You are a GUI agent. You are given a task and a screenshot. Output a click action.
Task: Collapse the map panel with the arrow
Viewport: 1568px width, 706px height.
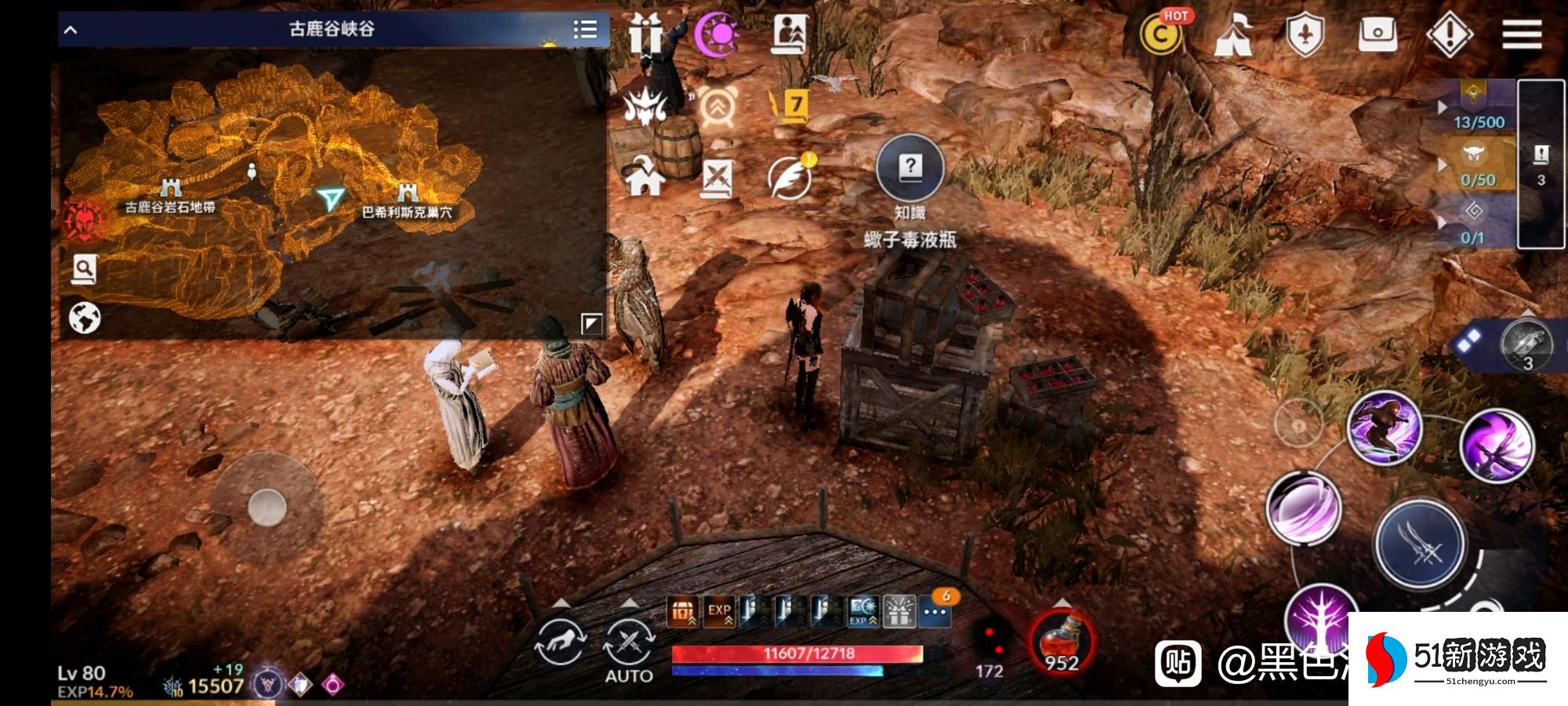(71, 31)
